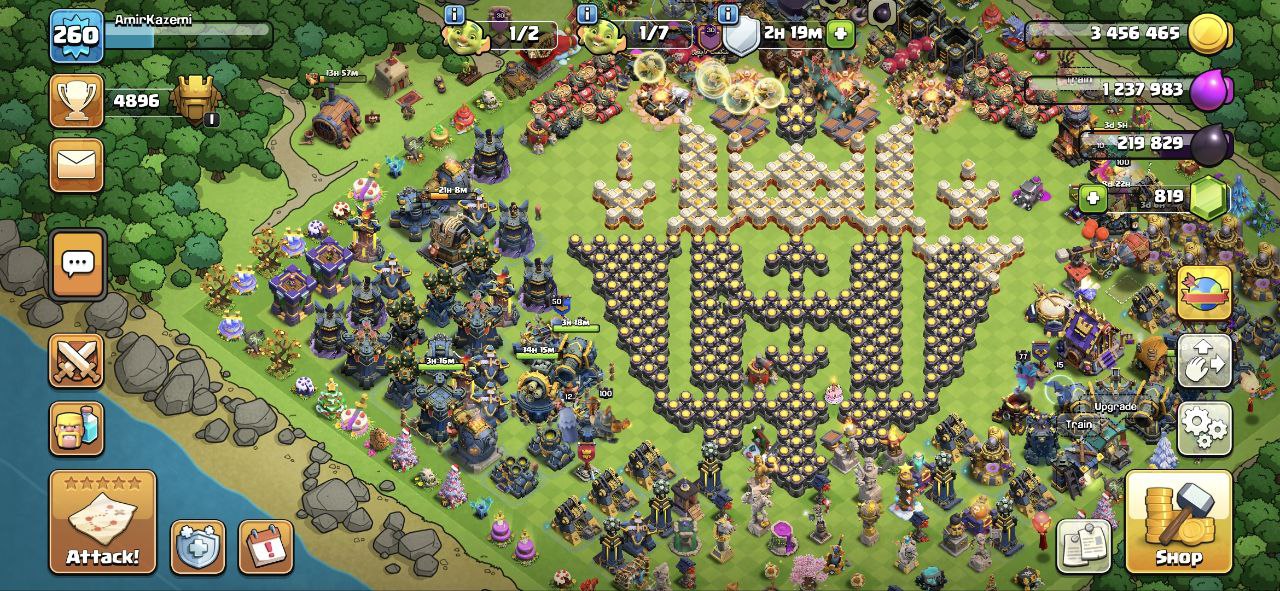
Task: Open the shield info button near Attack
Action: (x=197, y=547)
